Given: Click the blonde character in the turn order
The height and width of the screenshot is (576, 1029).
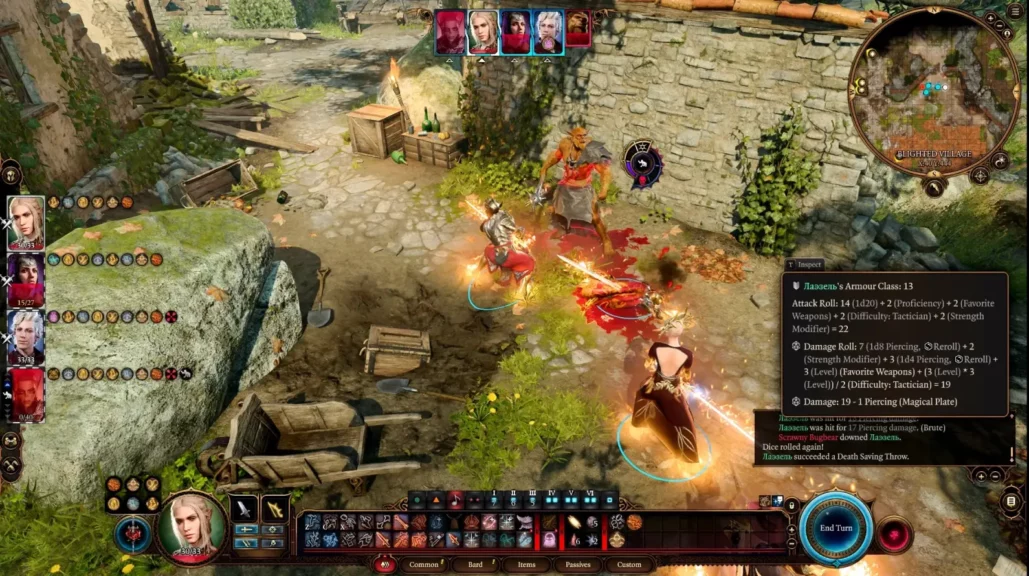Looking at the screenshot, I should tap(484, 32).
